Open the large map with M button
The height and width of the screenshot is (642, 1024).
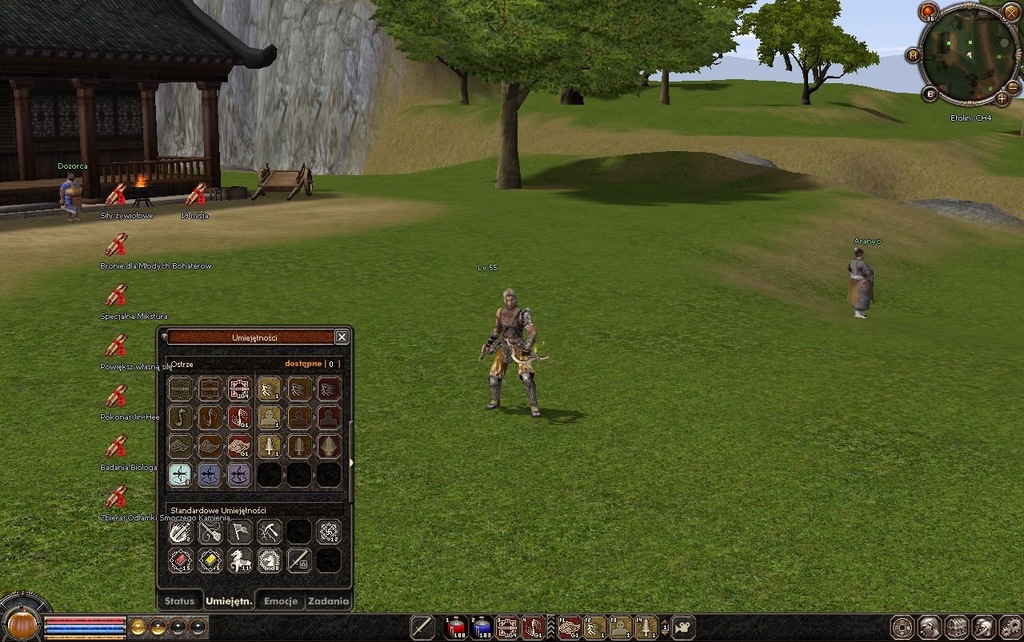click(x=913, y=56)
